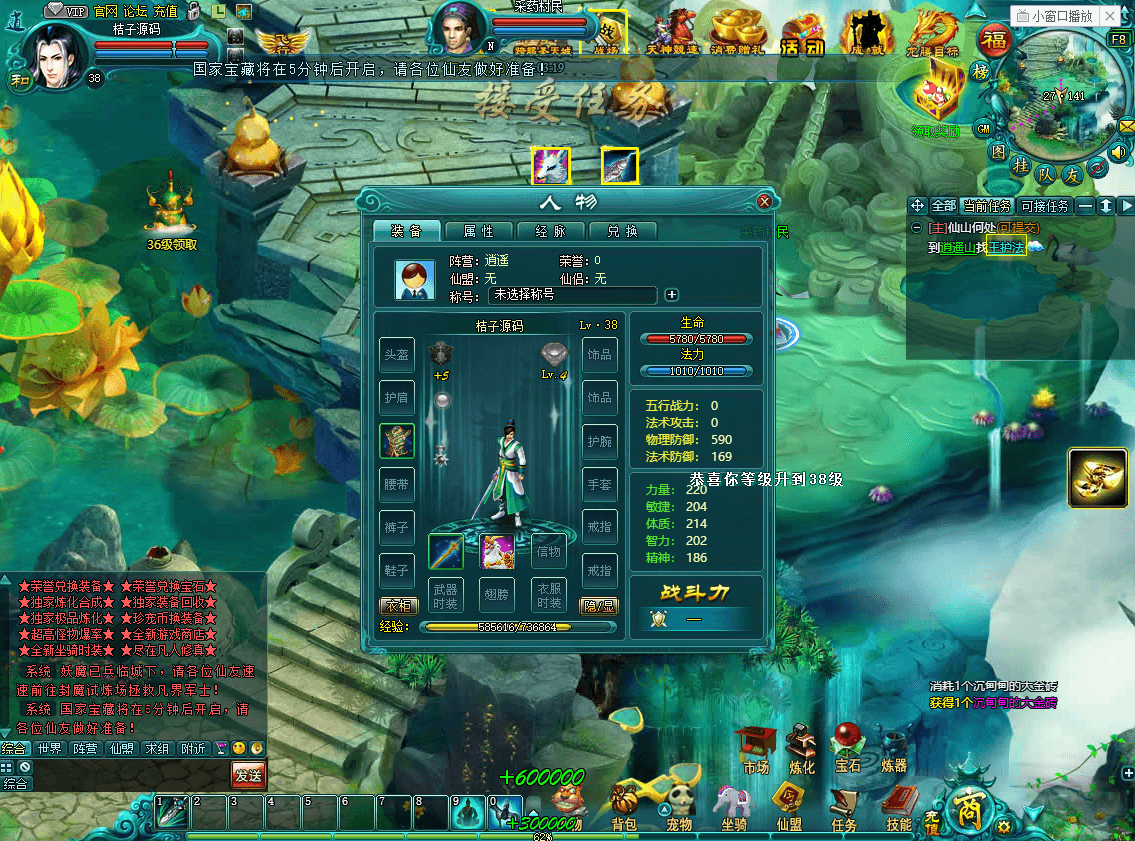Viewport: 1135px width, 841px height.
Task: Open the 技能 skills book
Action: tap(899, 806)
